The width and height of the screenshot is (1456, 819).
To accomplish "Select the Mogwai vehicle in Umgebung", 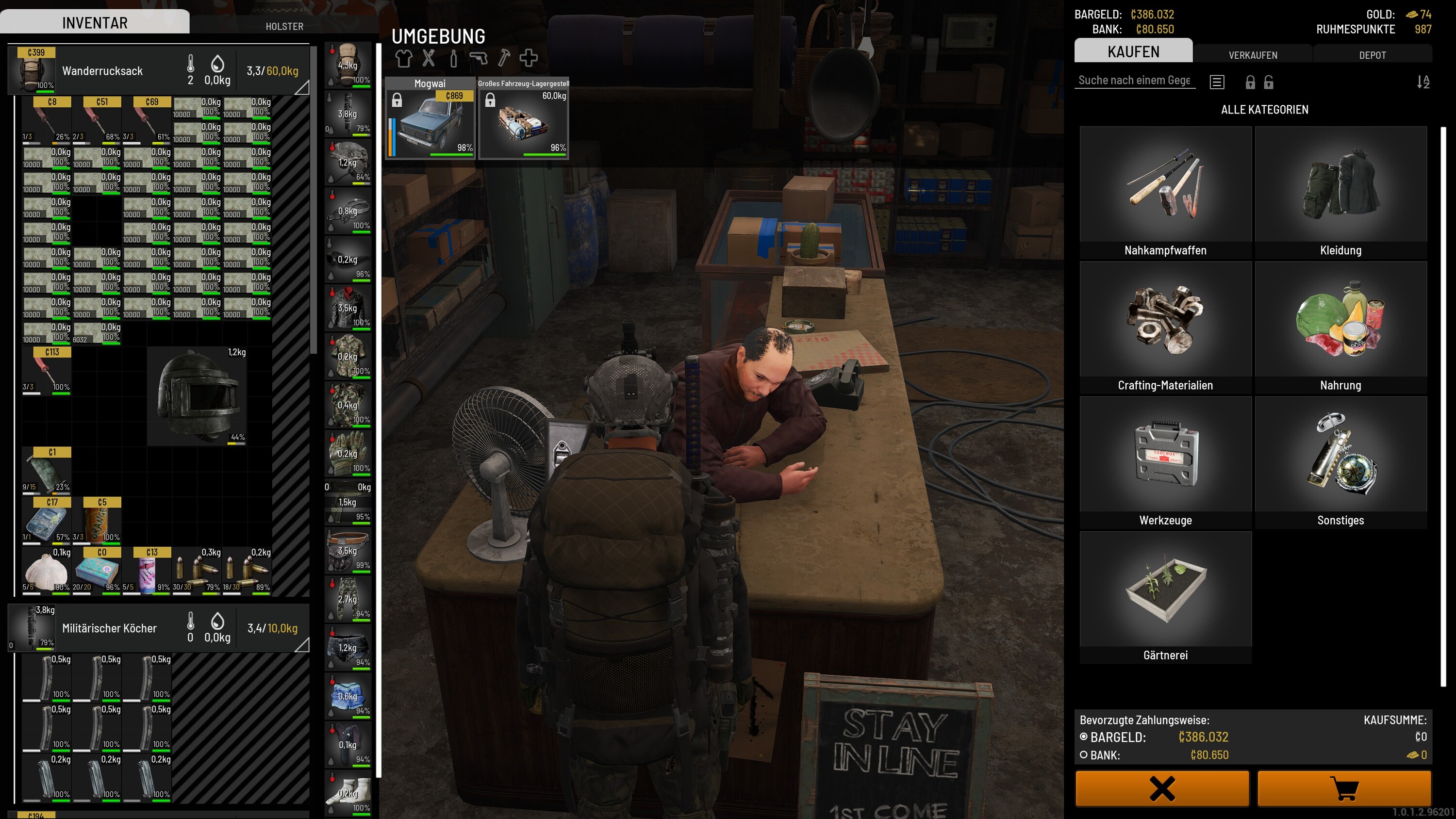I will [x=430, y=119].
